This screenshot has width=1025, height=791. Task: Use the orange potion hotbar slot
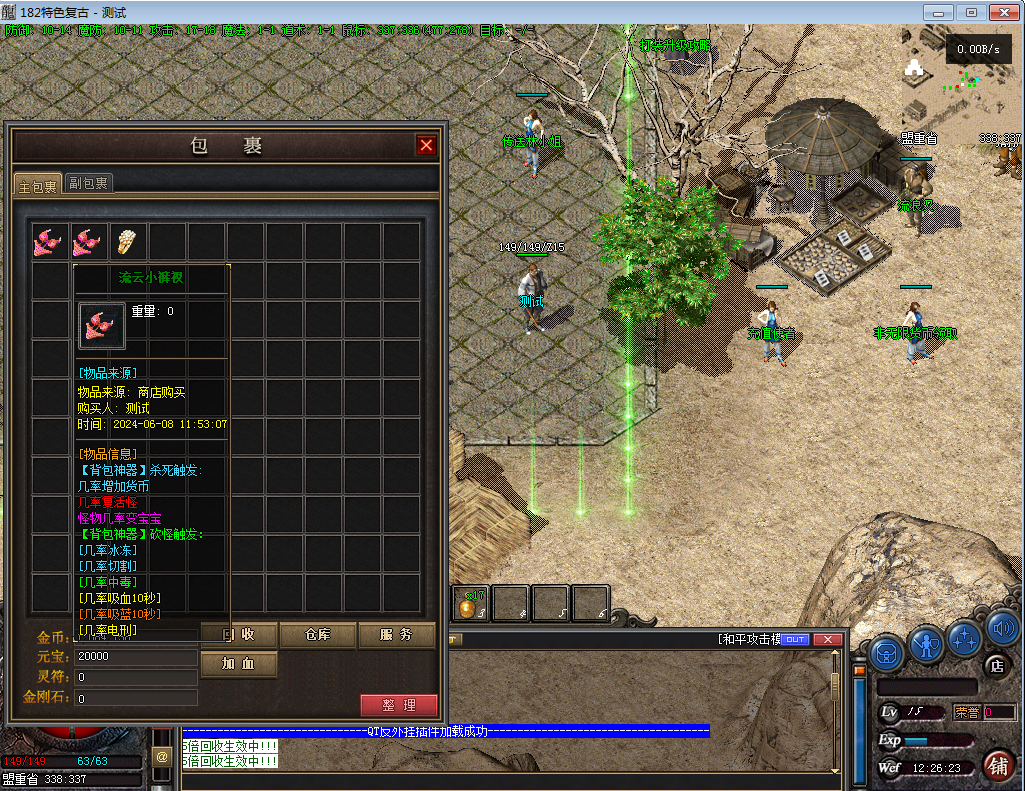coord(471,603)
